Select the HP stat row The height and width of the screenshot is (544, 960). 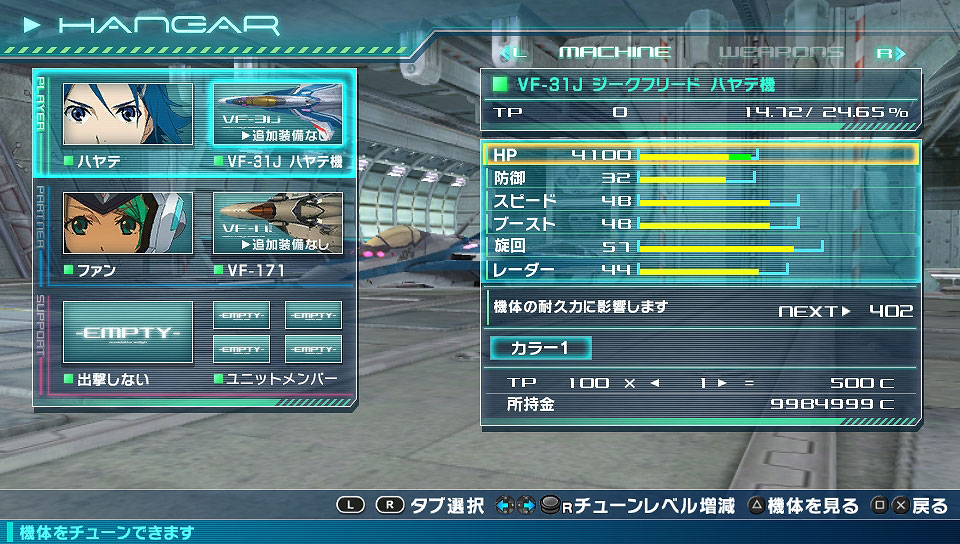click(699, 155)
